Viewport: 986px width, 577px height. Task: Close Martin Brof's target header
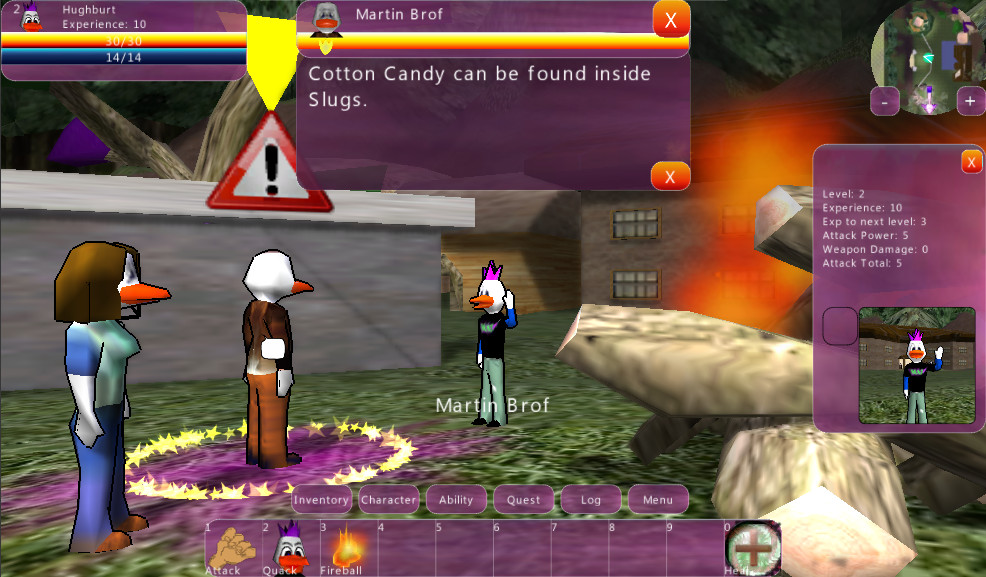pyautogui.click(x=670, y=19)
